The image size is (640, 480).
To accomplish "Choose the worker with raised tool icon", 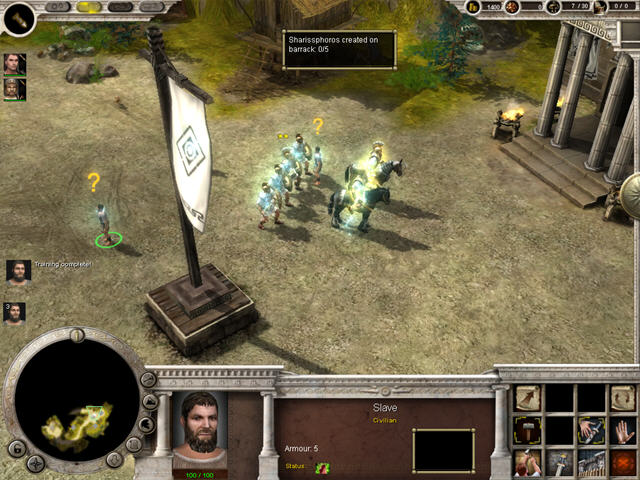I will [527, 463].
